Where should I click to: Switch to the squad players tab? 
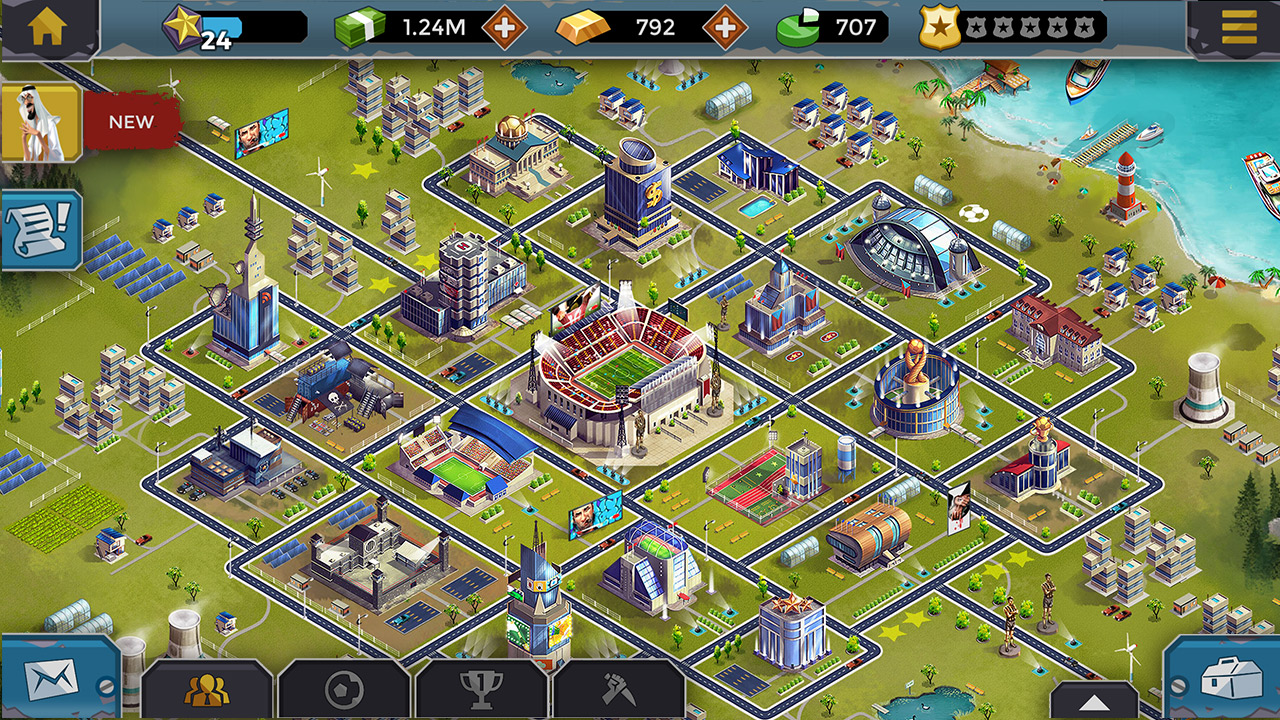point(207,689)
